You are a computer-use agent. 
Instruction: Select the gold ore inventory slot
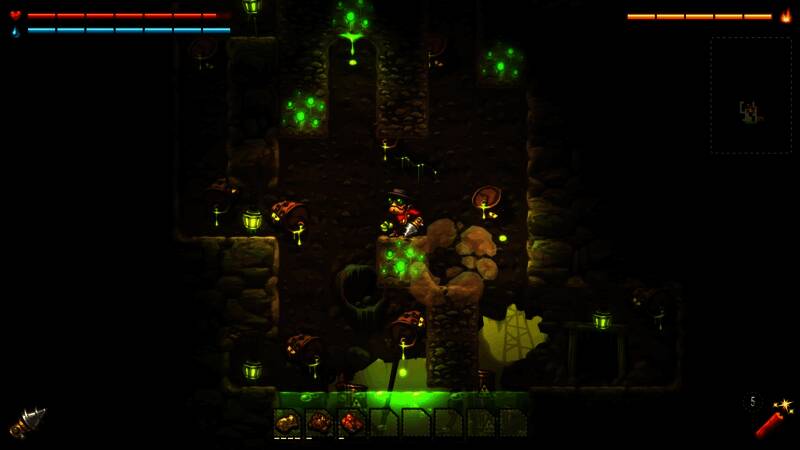288,422
